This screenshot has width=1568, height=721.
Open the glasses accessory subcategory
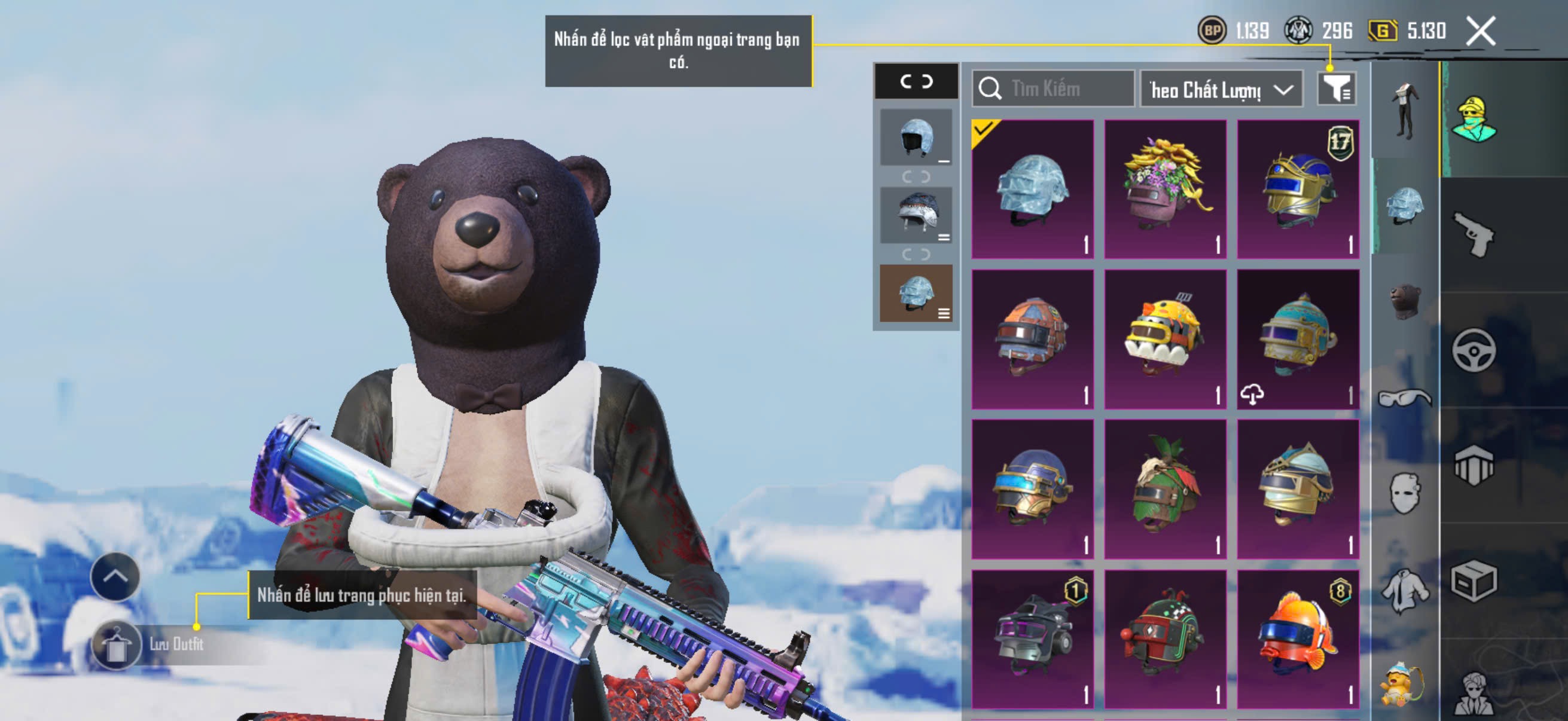[x=1405, y=399]
